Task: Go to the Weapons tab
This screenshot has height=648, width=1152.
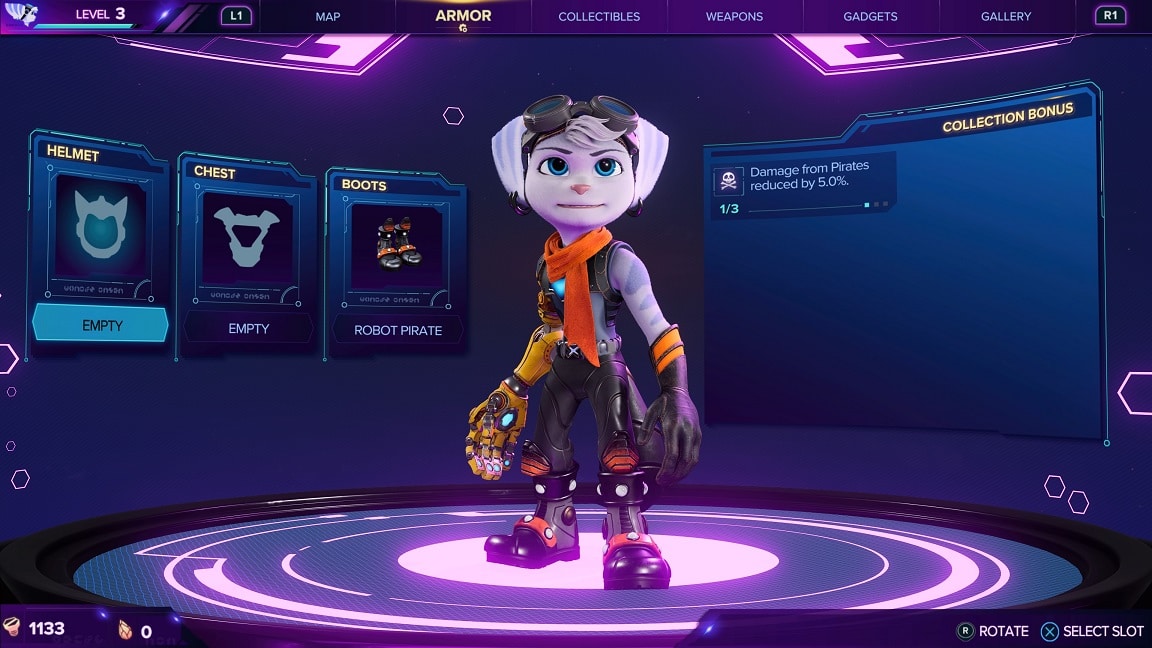Action: click(x=734, y=16)
